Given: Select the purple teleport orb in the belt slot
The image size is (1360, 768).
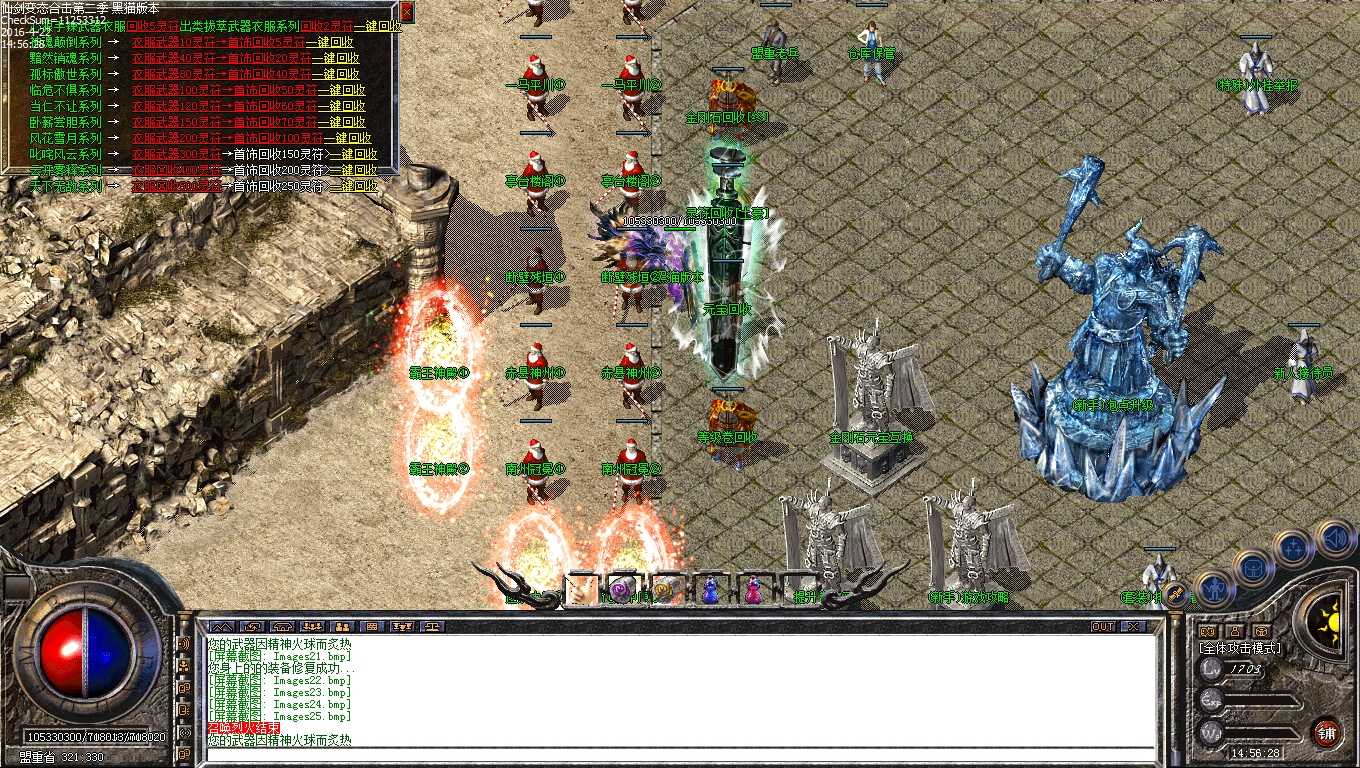Looking at the screenshot, I should coord(619,588).
